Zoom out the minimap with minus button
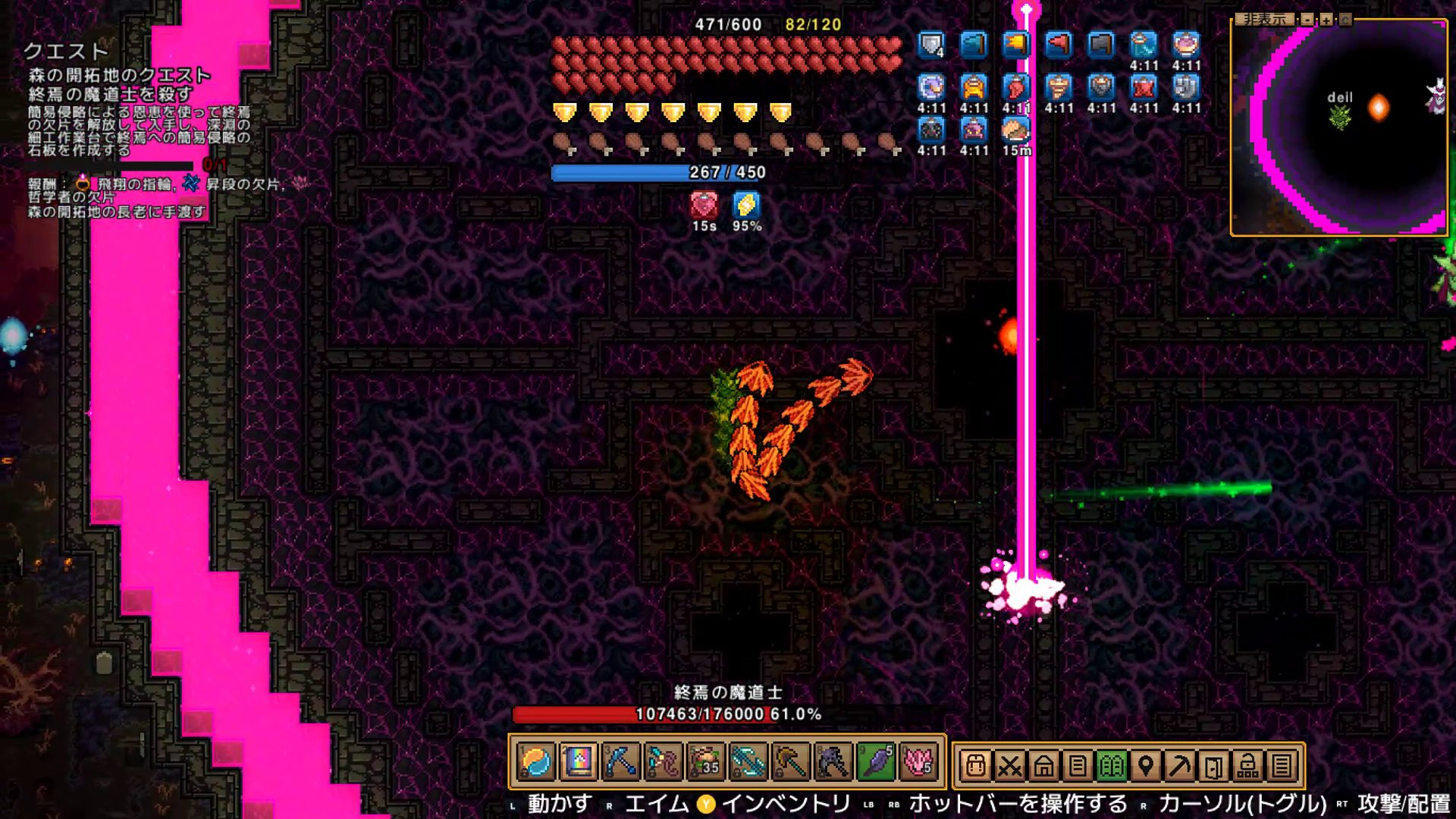 pos(1307,20)
